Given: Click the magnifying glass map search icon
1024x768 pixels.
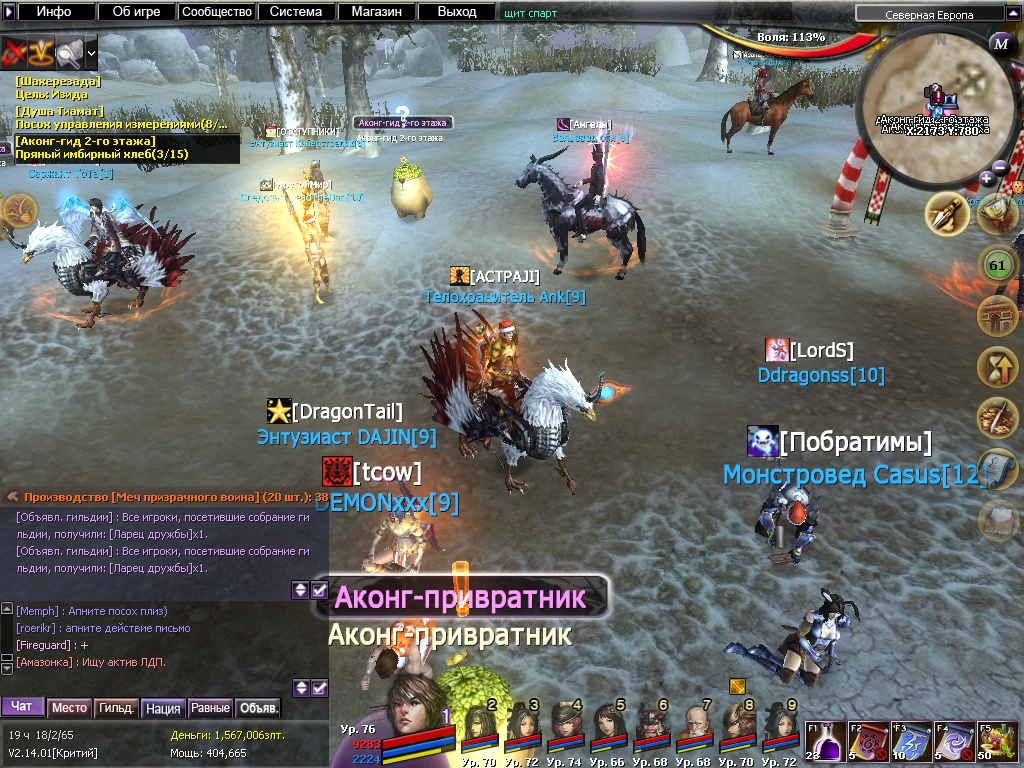Looking at the screenshot, I should click(x=69, y=50).
